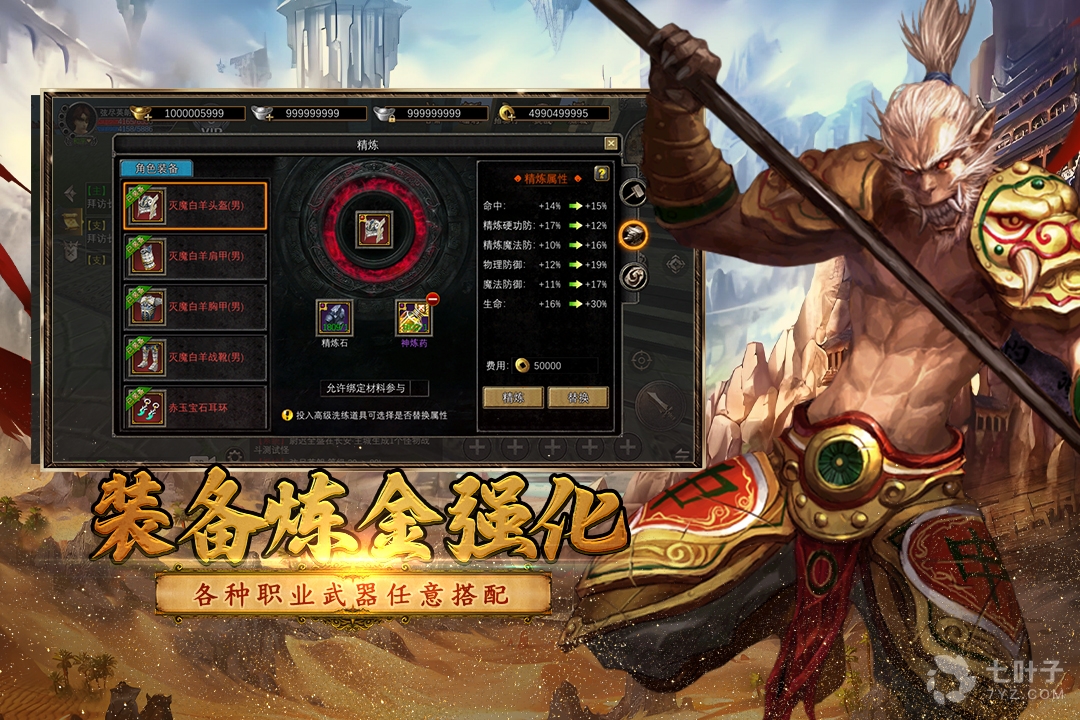
Task: Open the swirl side tab
Action: pos(633,277)
